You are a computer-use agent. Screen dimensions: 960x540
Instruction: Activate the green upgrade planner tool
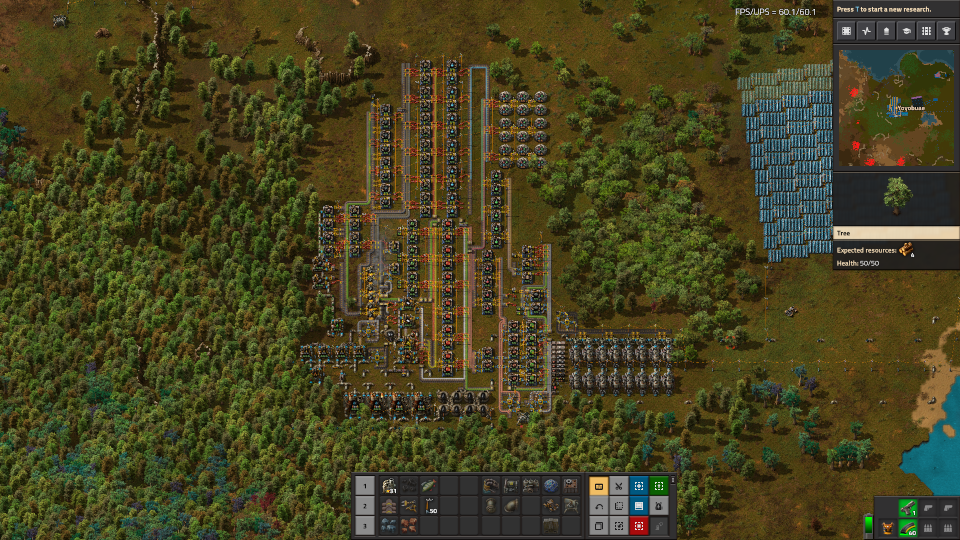(659, 486)
